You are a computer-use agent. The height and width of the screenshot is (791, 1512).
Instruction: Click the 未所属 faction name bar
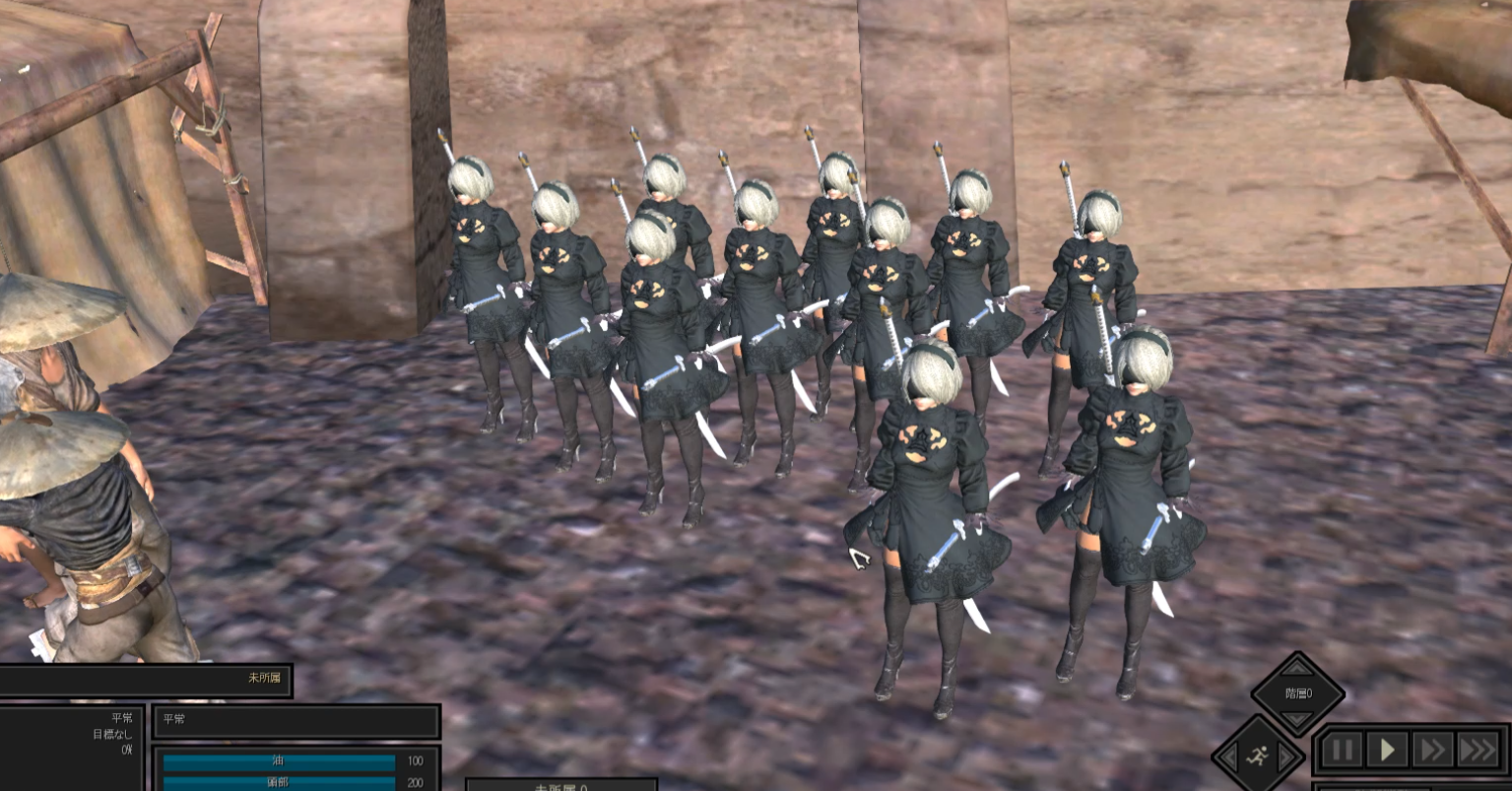[263, 680]
